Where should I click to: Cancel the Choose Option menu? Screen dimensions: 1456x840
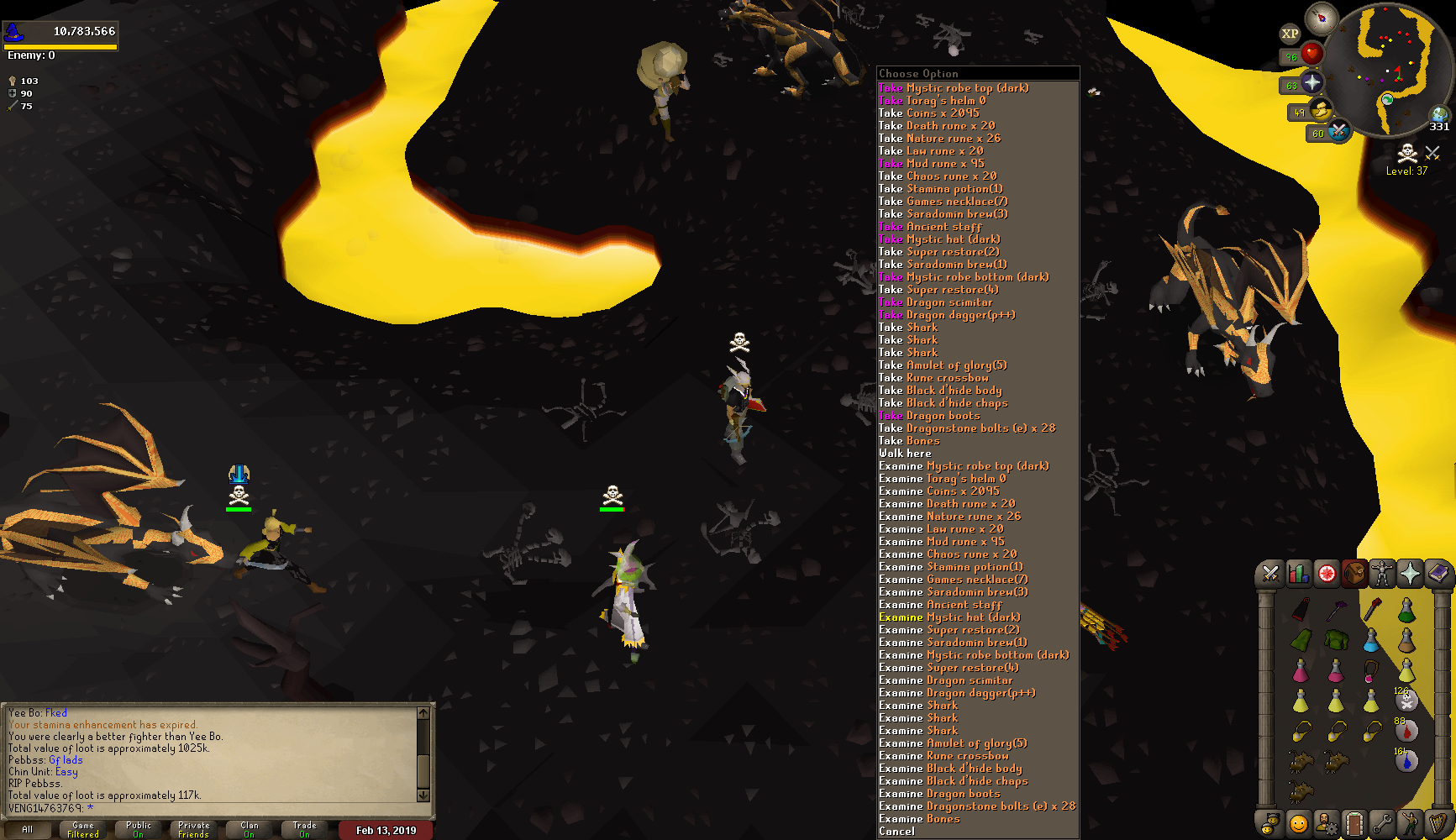click(x=896, y=832)
